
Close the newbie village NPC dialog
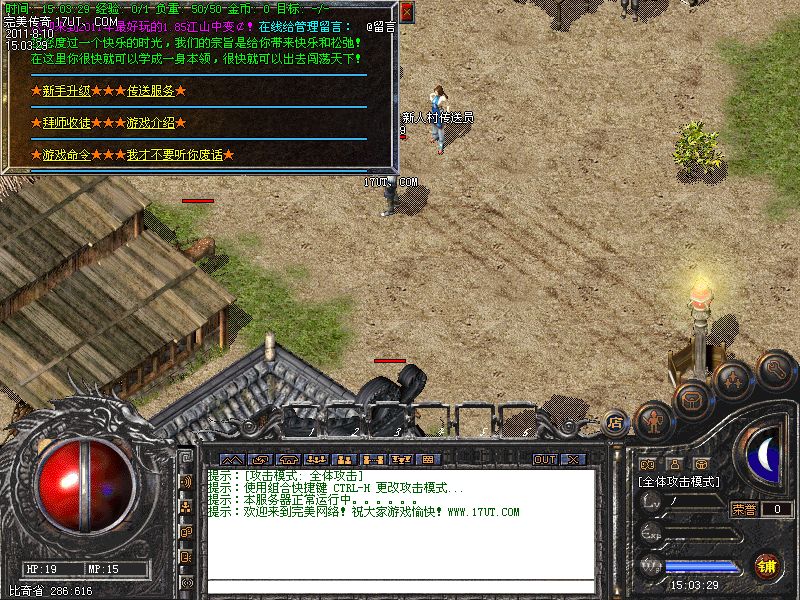[406, 12]
